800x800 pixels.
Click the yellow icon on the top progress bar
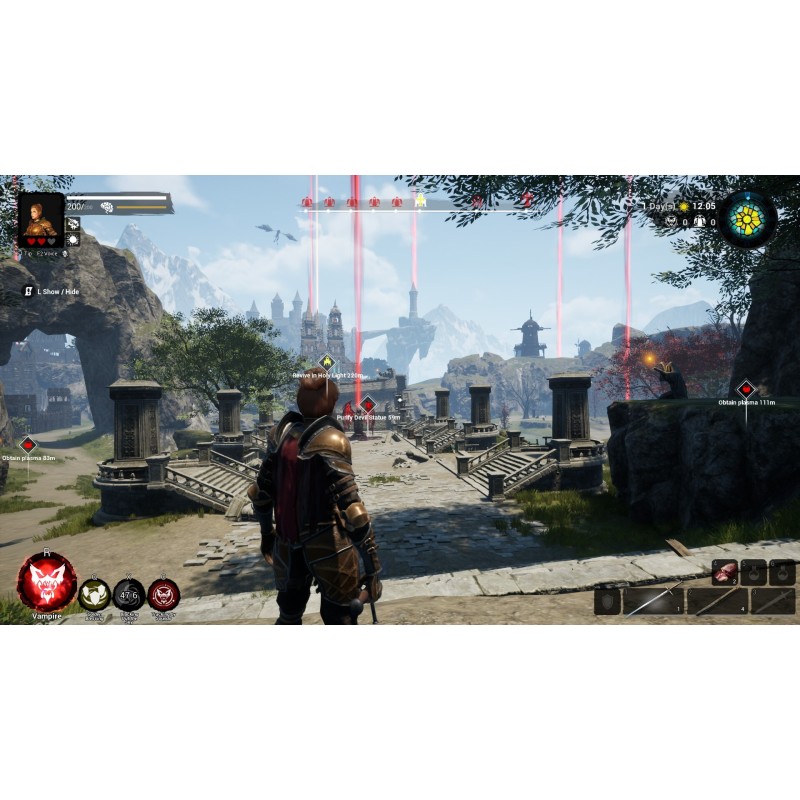[421, 201]
